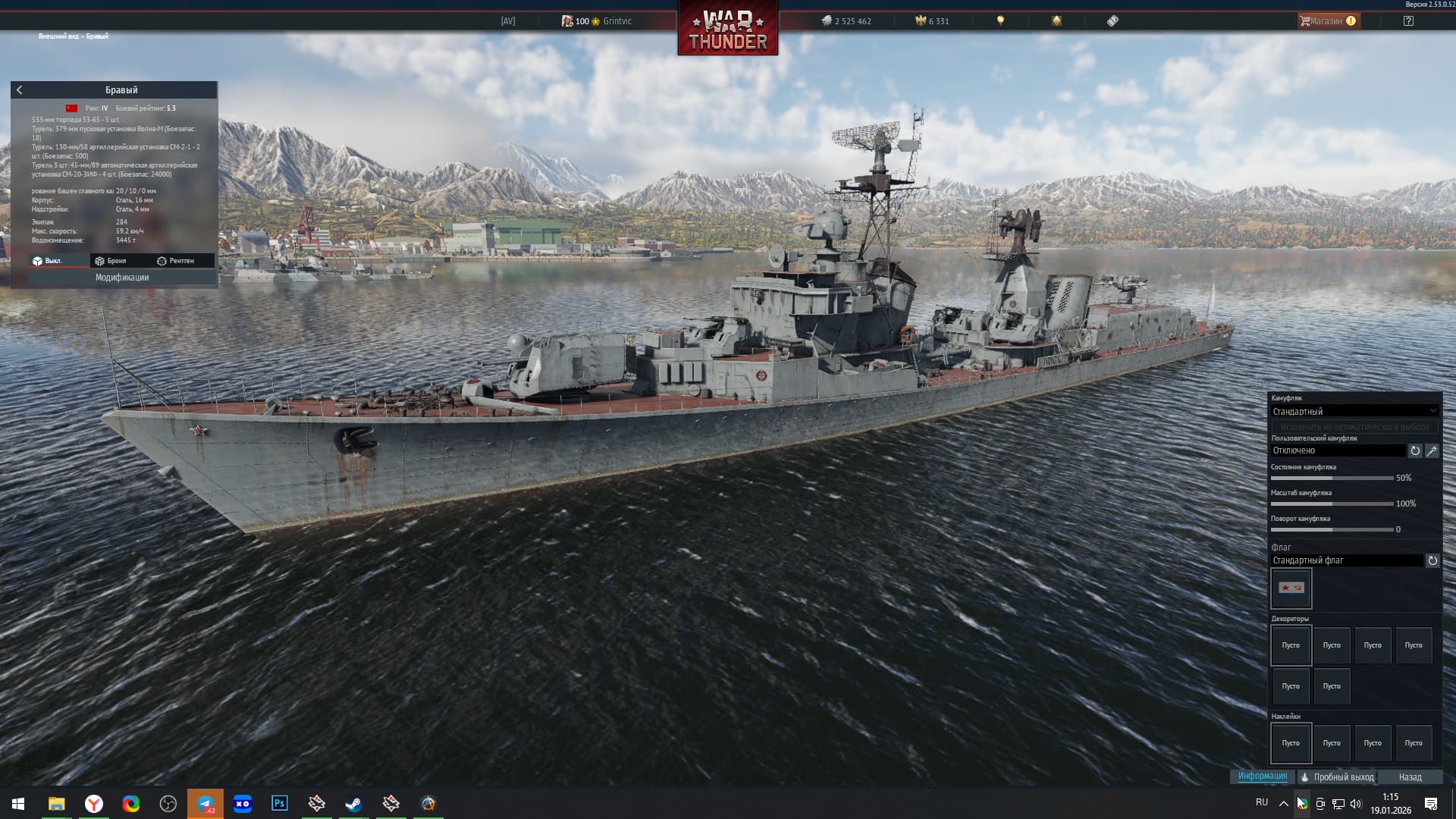Go back with the arrow beside Бравый
This screenshot has height=819, width=1456.
(20, 90)
